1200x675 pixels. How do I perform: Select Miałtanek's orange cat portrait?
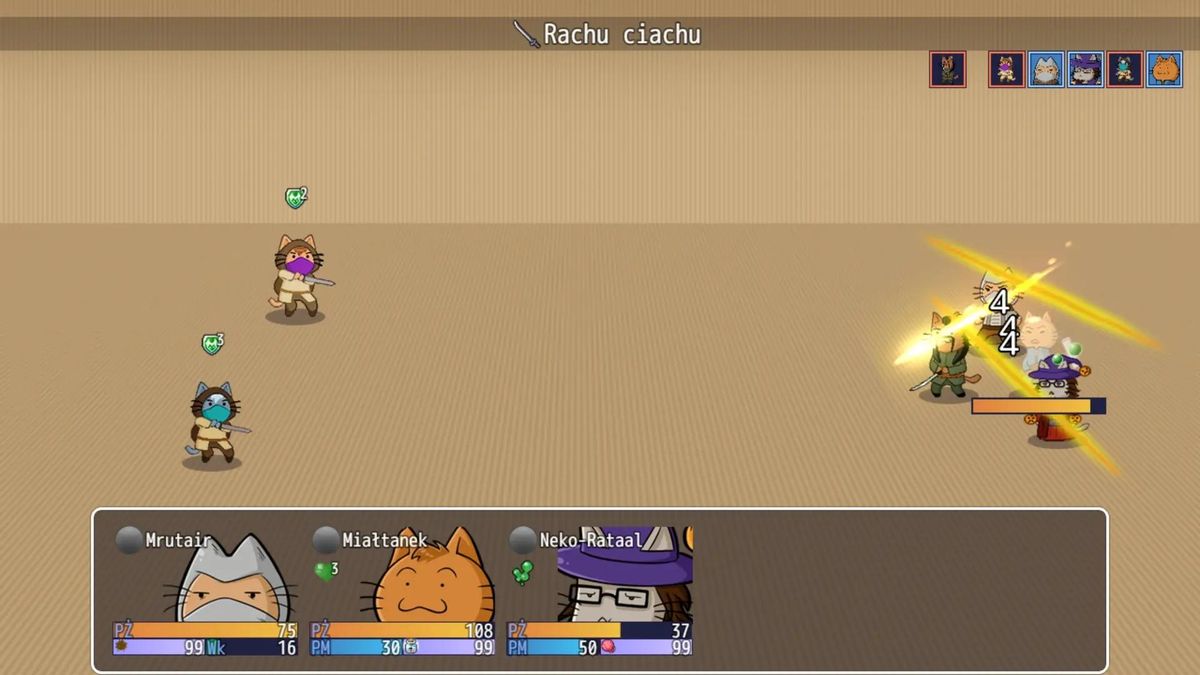428,580
